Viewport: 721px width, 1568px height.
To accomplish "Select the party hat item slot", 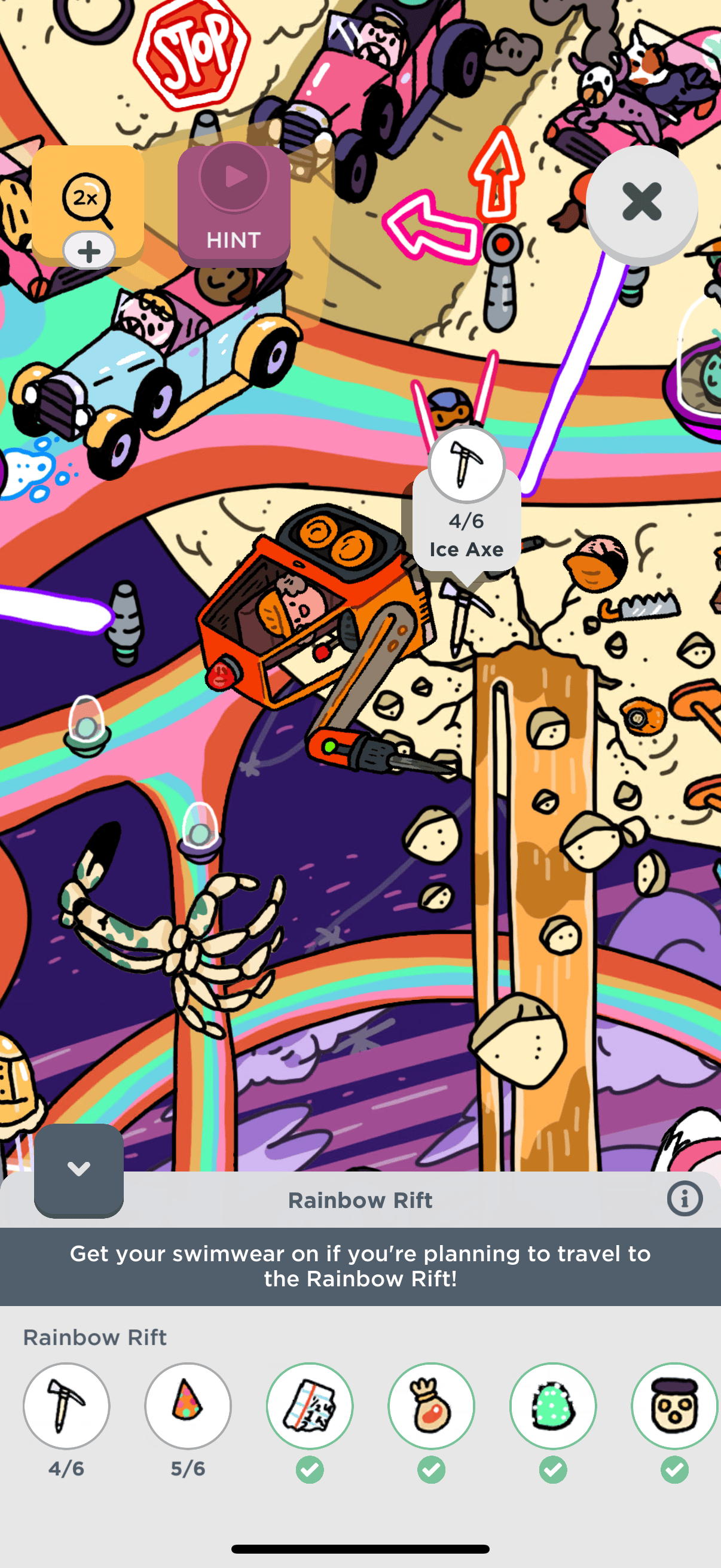I will coord(187,1406).
